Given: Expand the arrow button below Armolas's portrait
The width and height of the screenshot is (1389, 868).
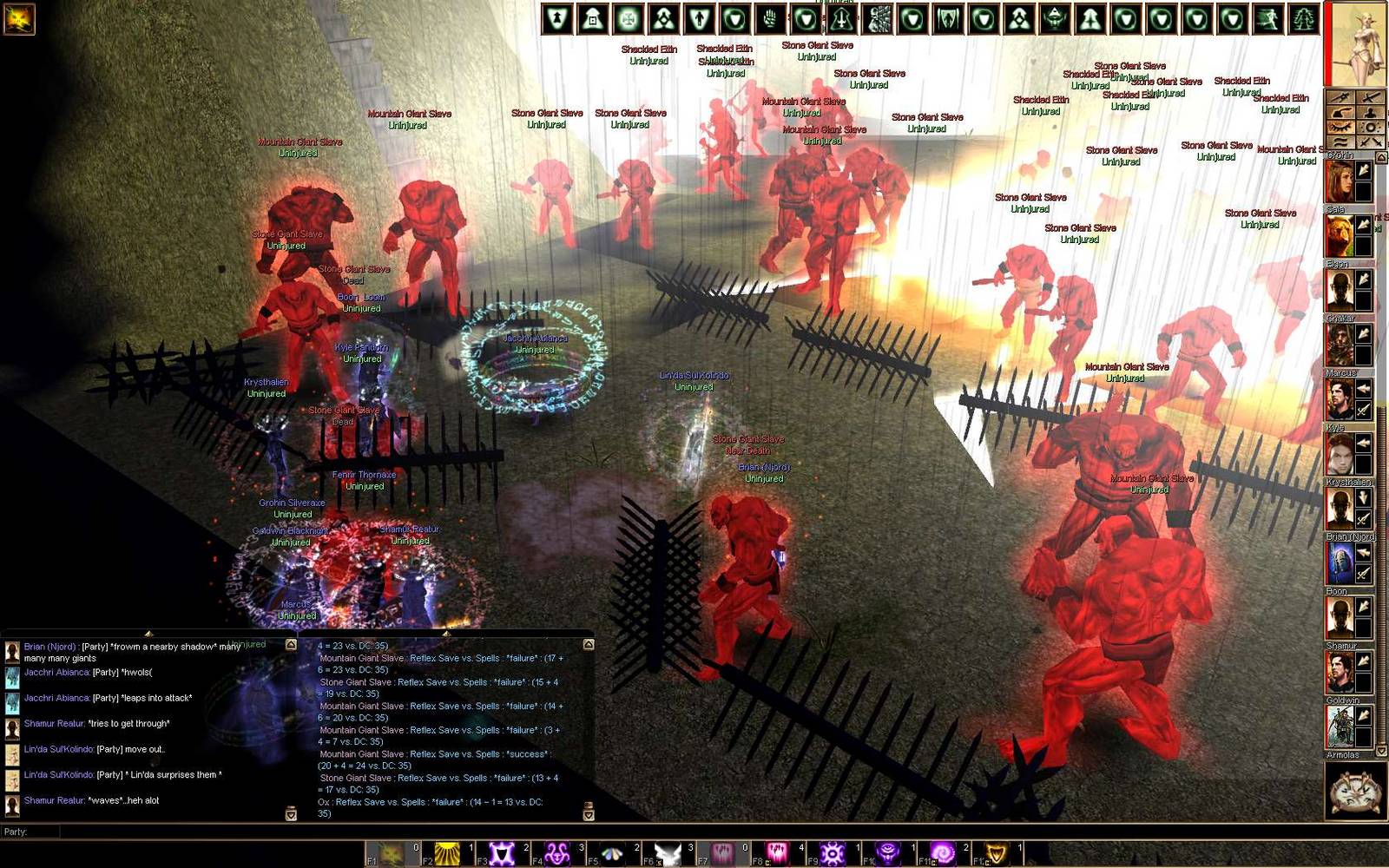Looking at the screenshot, I should click(1381, 751).
